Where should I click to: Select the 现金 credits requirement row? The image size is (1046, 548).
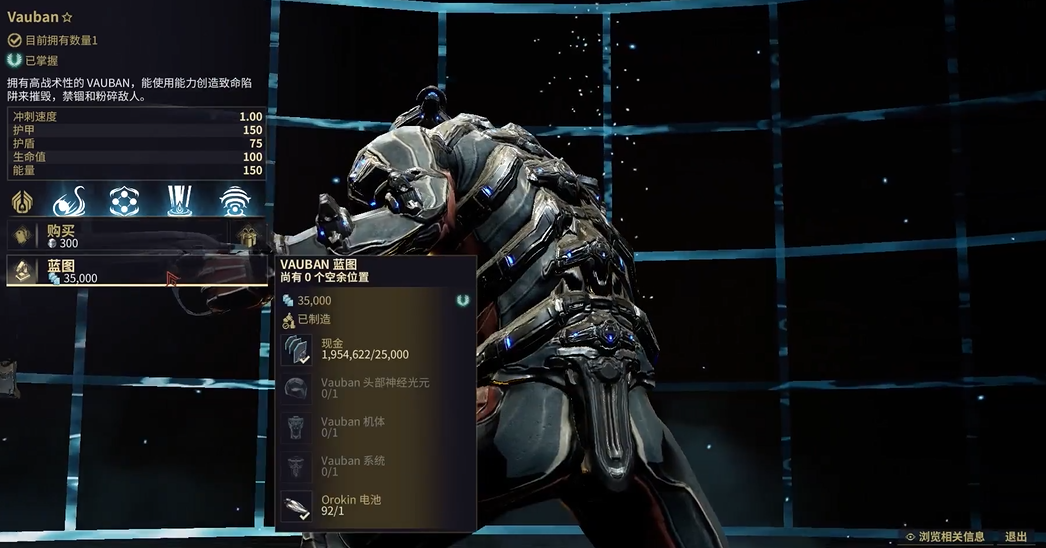click(375, 349)
